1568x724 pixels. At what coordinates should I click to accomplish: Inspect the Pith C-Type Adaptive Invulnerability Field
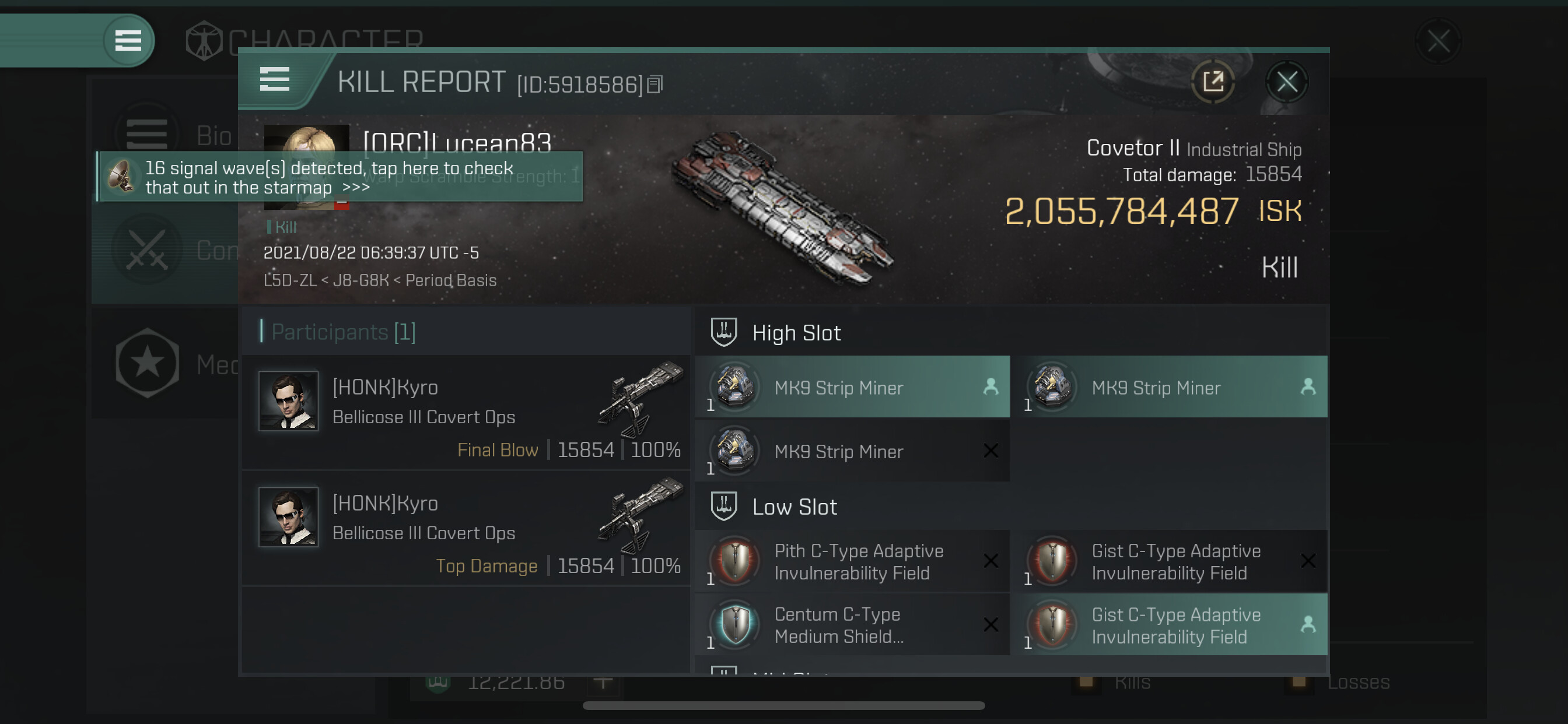click(852, 561)
